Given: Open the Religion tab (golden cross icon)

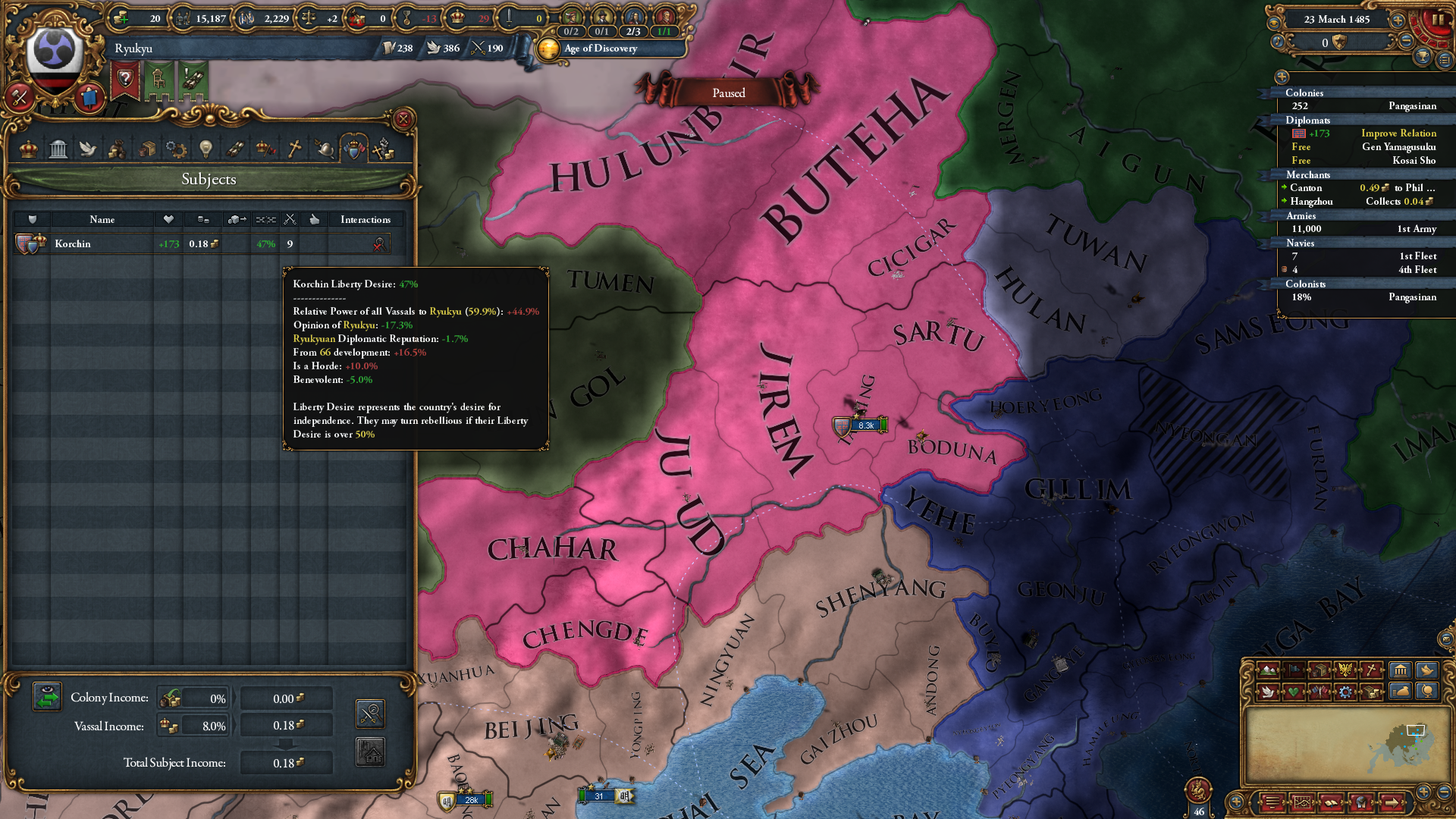Looking at the screenshot, I should pos(296,149).
